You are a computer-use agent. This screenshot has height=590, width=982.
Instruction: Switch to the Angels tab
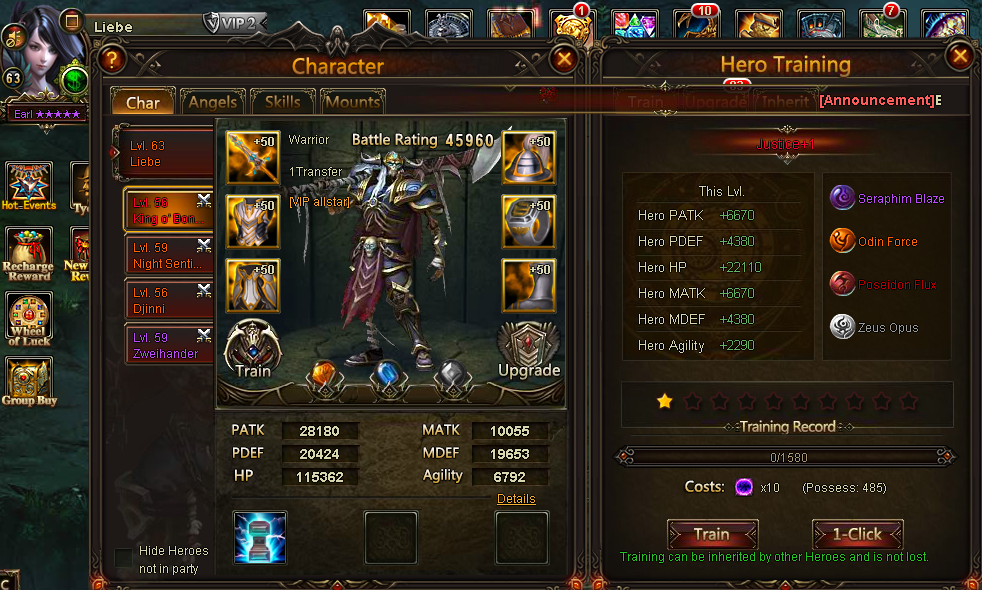[212, 102]
